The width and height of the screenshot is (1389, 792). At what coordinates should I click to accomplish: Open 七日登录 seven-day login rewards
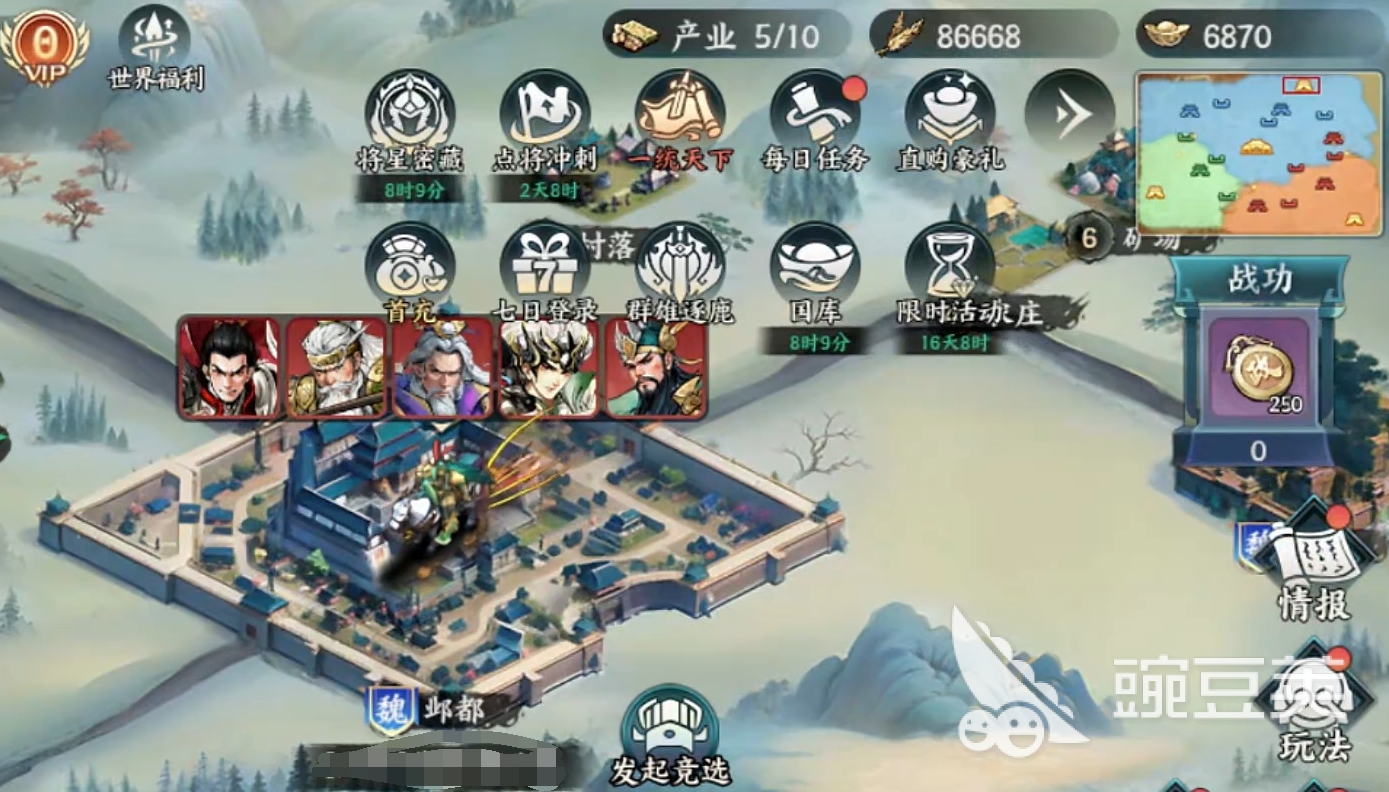pyautogui.click(x=545, y=267)
